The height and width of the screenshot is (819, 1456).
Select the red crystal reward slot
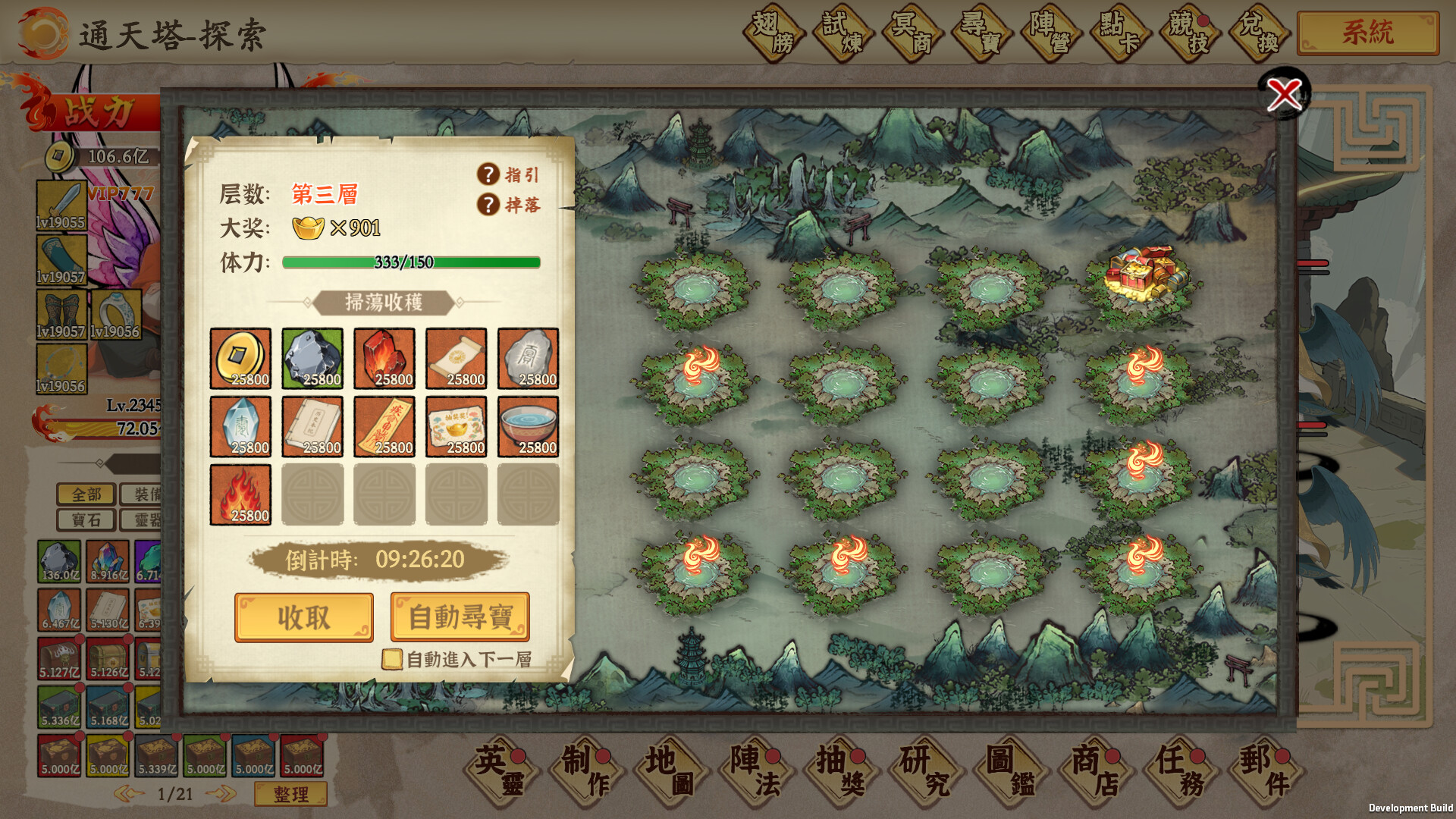[x=384, y=358]
